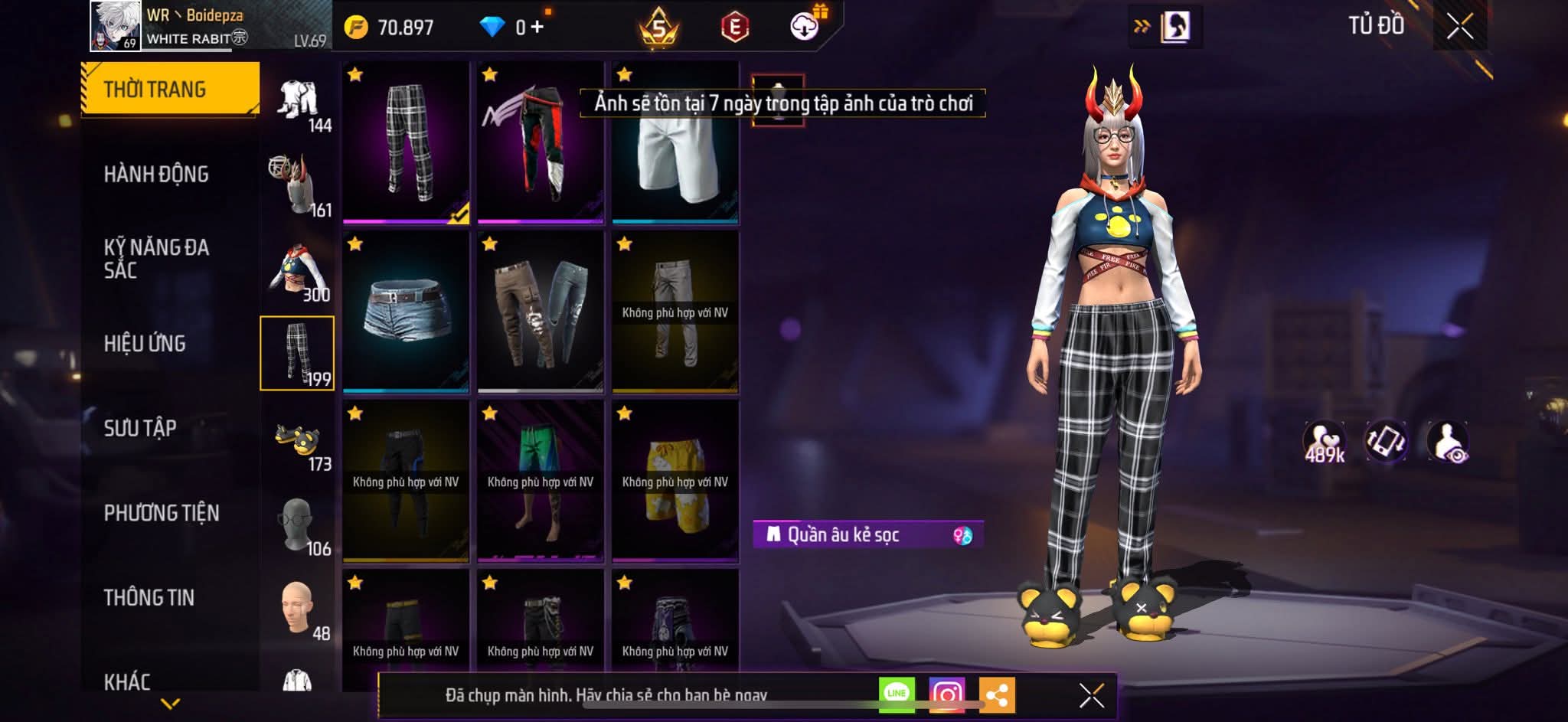Open the Kỹ Năng Đa Sắc tab
The width and height of the screenshot is (1568, 722).
(x=156, y=259)
